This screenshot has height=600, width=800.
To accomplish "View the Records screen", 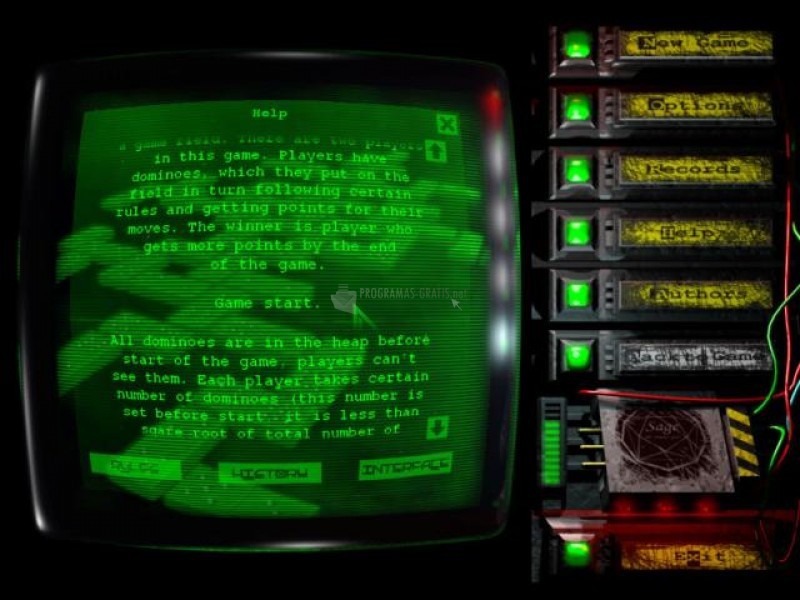I will pyautogui.click(x=694, y=169).
